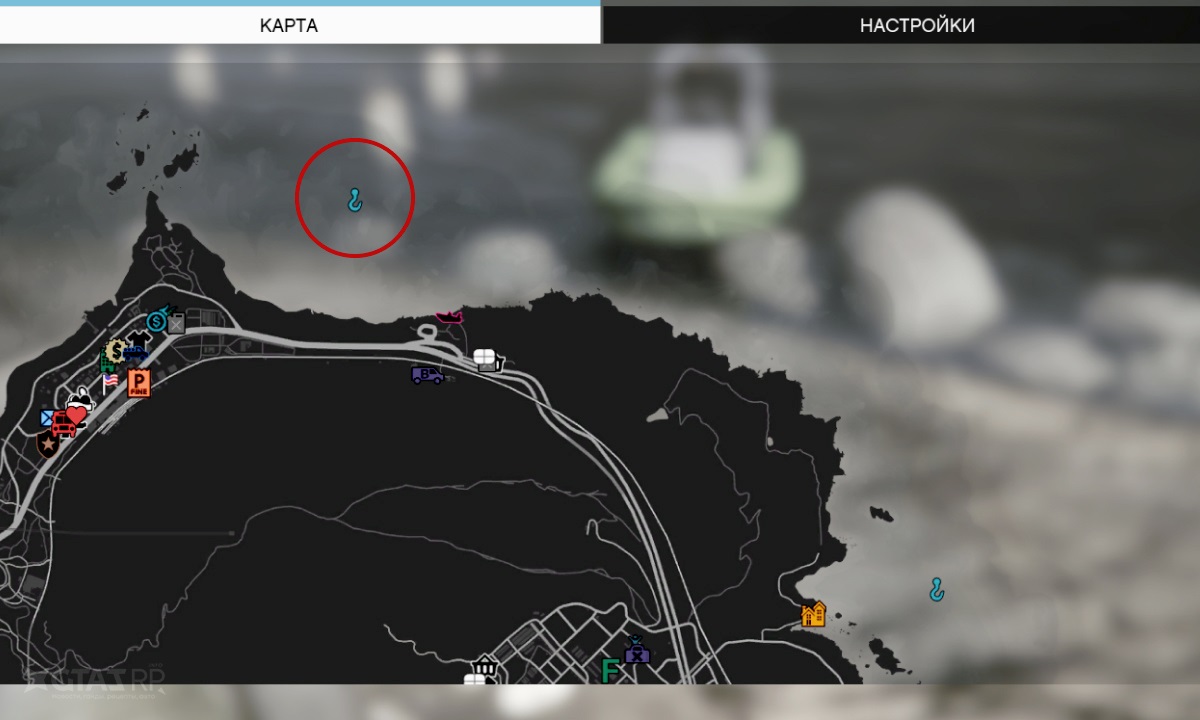
Task: Switch to the КАРТА tab
Action: [x=288, y=26]
